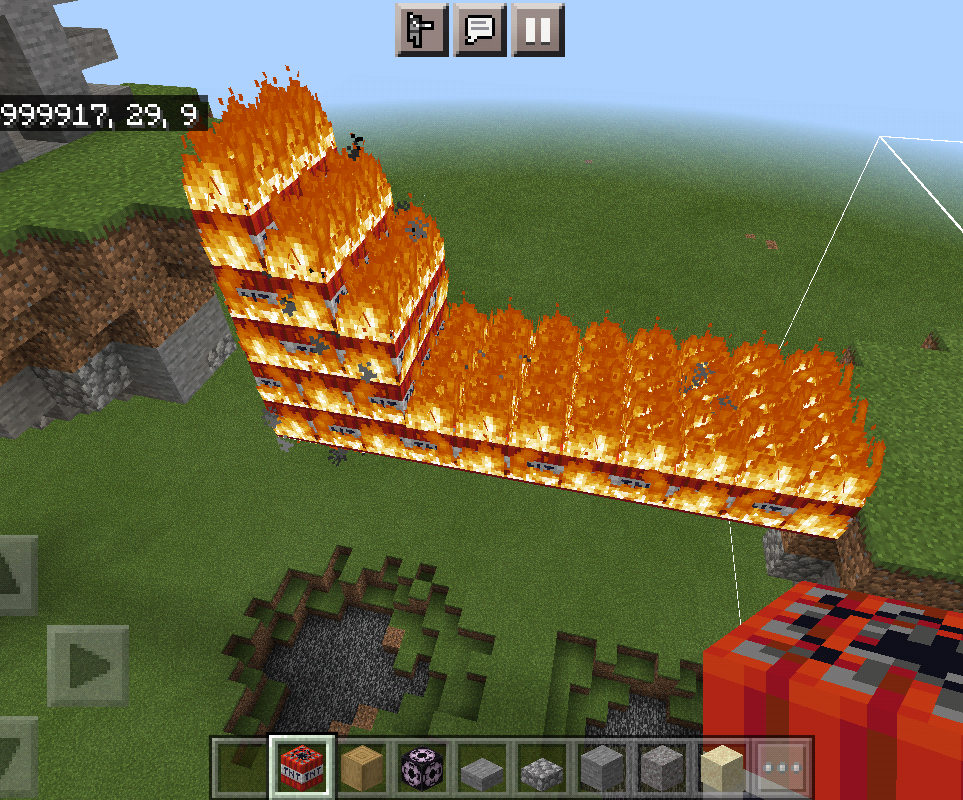
Task: Select the TNT block hotbar slot
Action: point(302,768)
